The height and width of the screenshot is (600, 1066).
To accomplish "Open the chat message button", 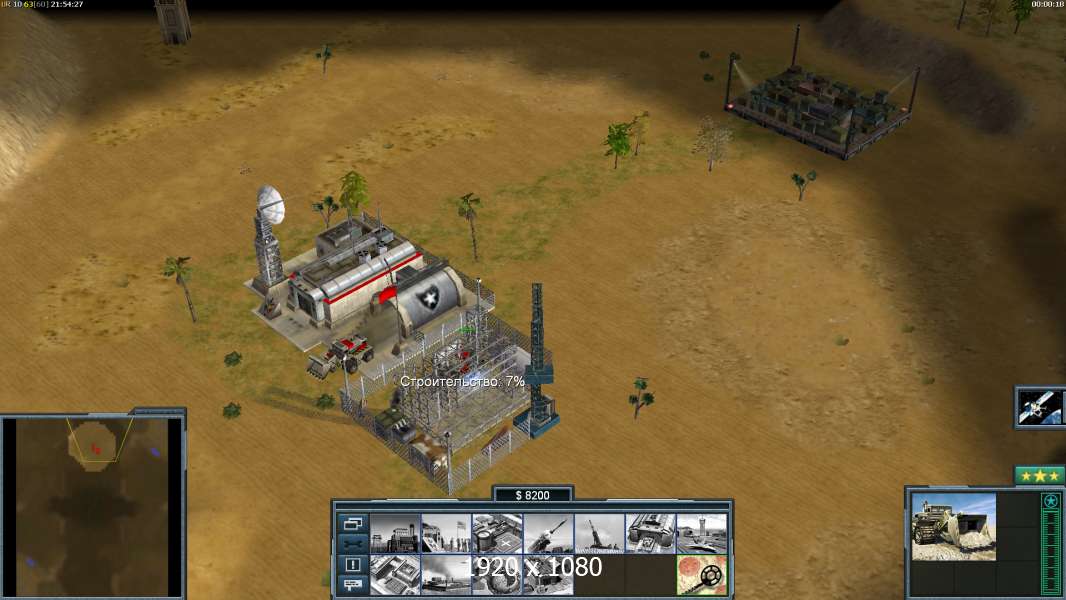I will point(352,584).
